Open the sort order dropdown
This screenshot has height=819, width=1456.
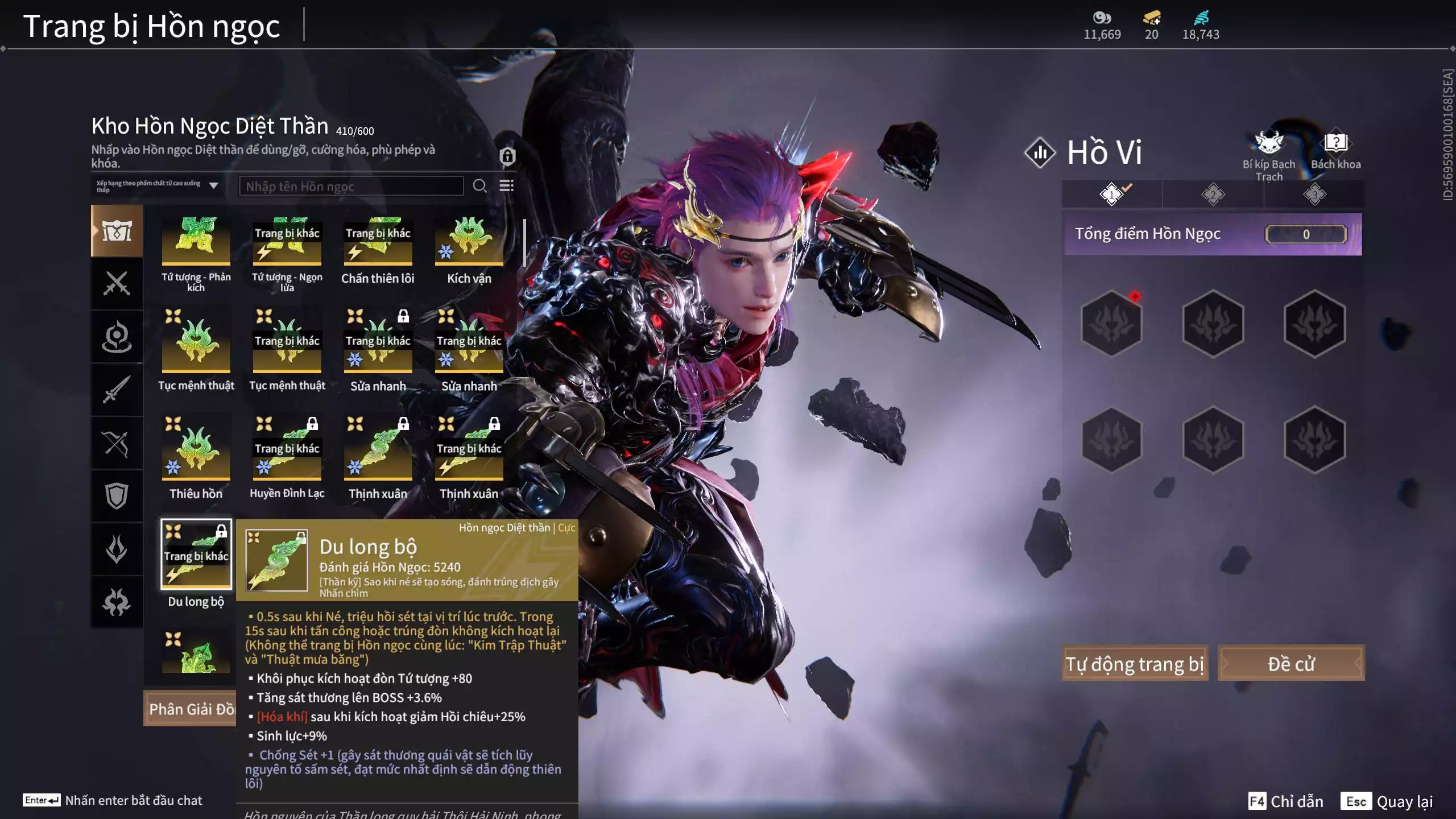point(157,186)
